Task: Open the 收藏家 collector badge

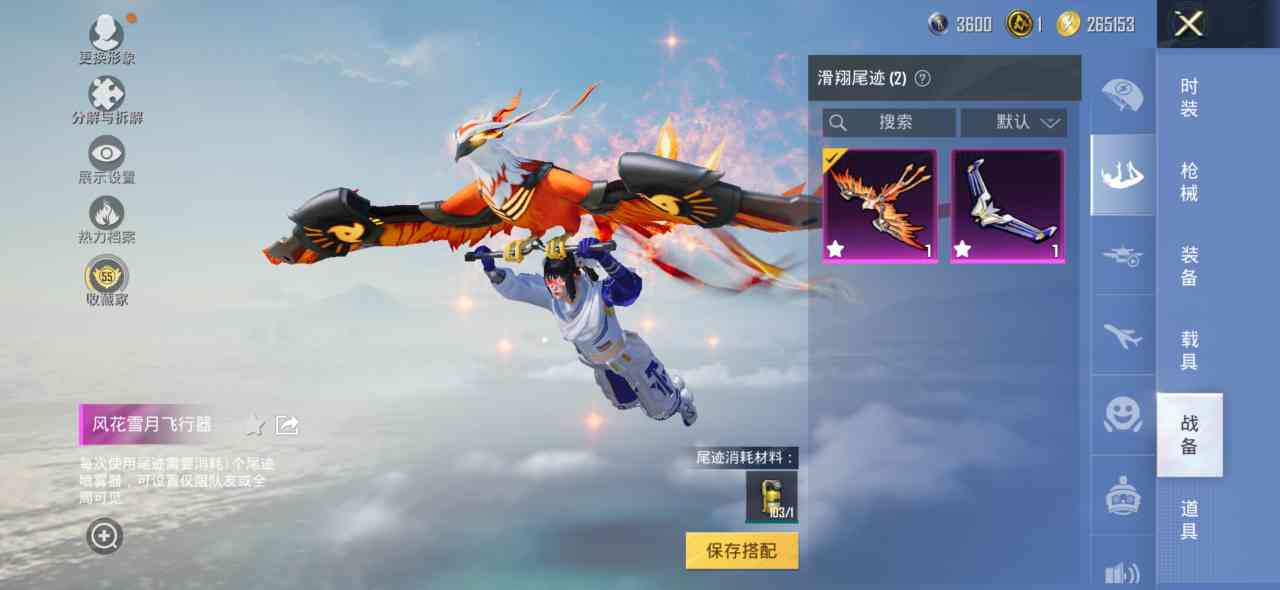Action: 106,278
